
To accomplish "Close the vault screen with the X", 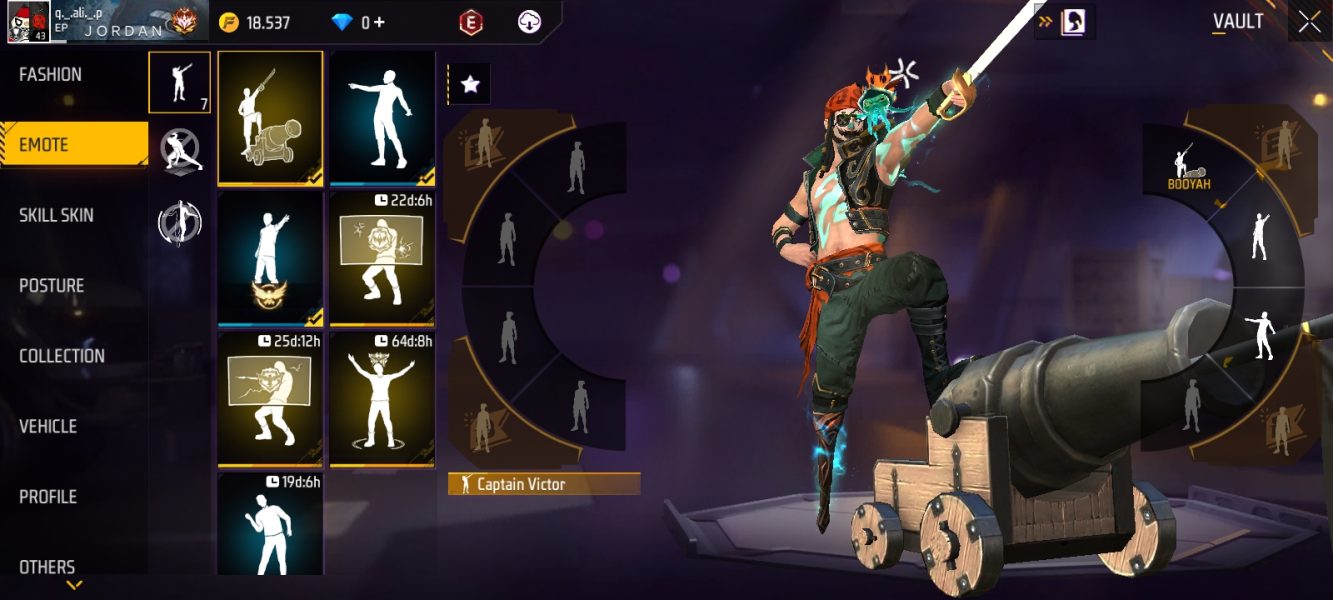I will point(1309,23).
